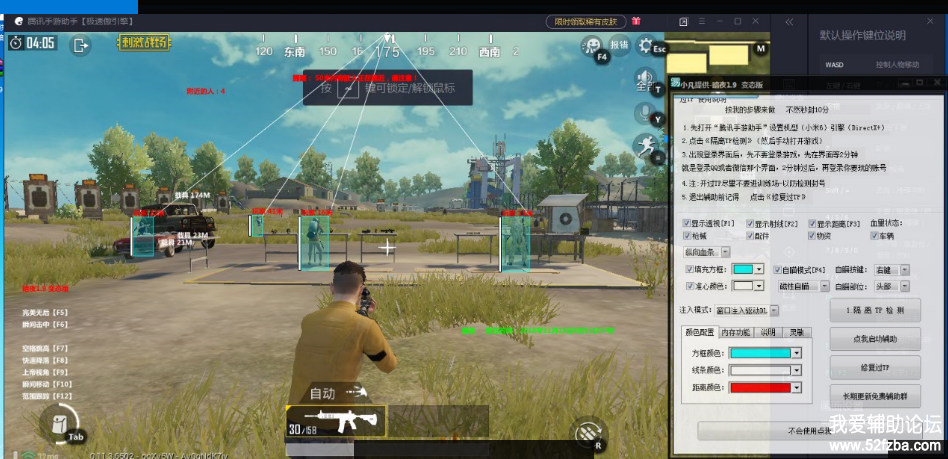Switch to the 内存功能 tab
Viewport: 948px width, 459px height.
point(735,332)
